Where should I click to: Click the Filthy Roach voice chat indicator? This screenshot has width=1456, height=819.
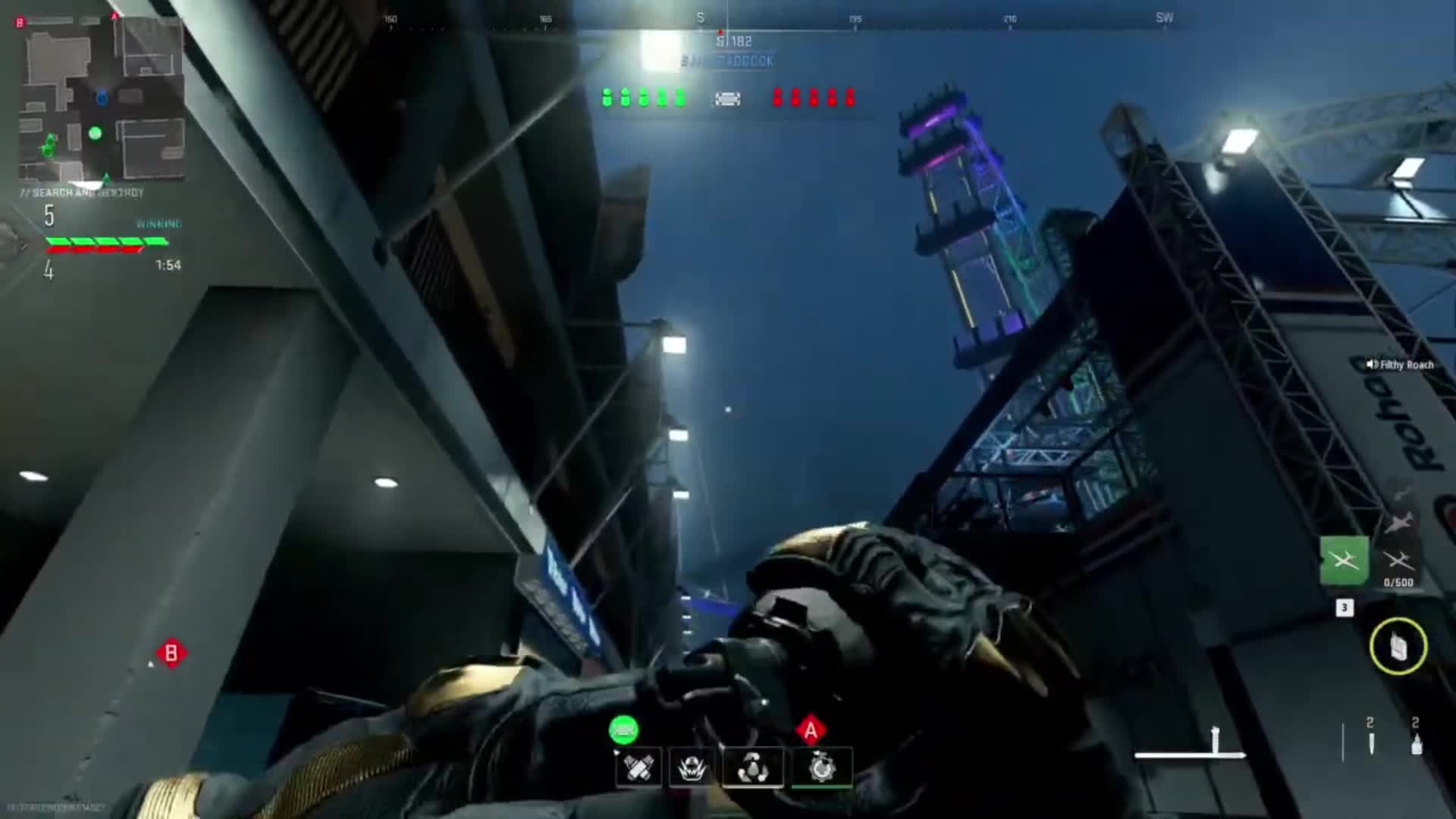tap(1400, 365)
